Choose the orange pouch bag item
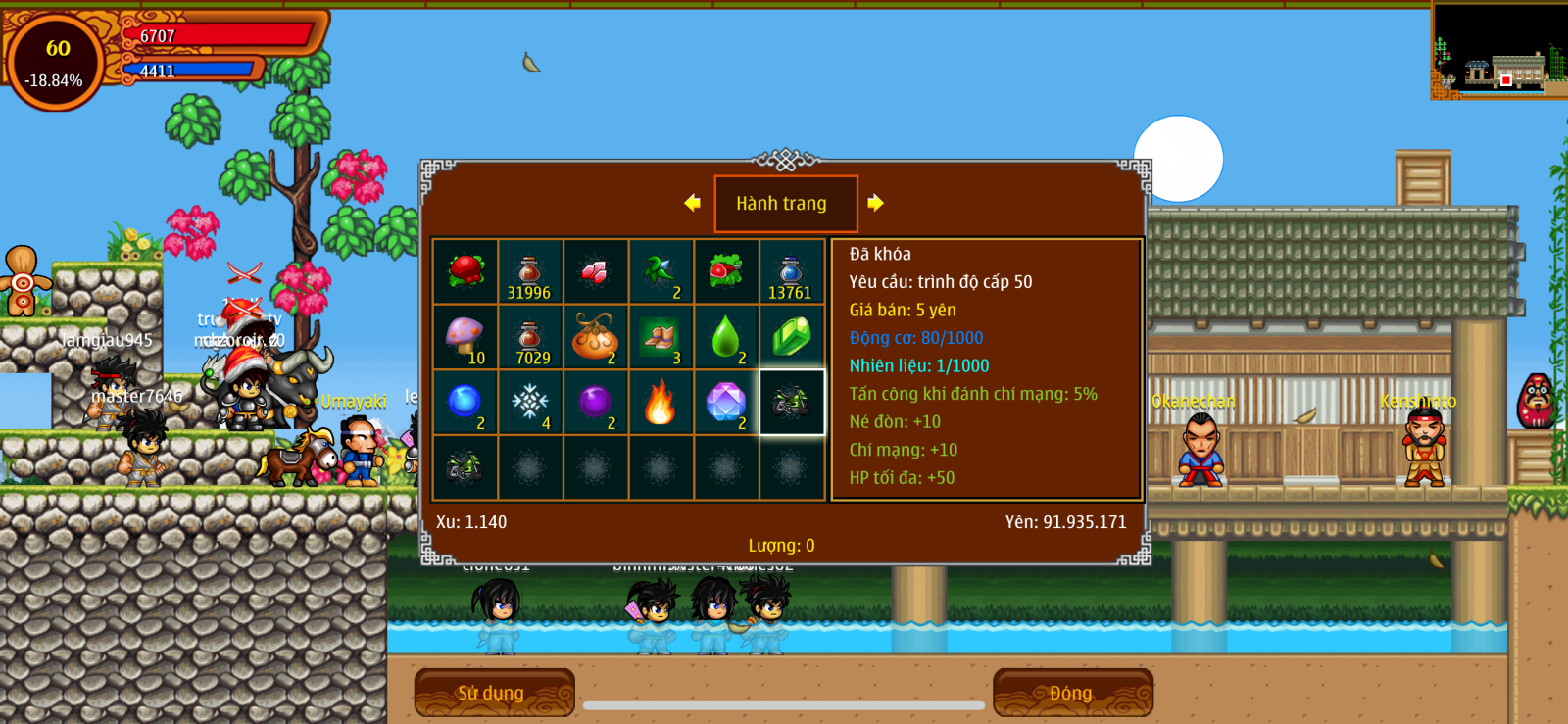The height and width of the screenshot is (724, 1568). pyautogui.click(x=595, y=336)
